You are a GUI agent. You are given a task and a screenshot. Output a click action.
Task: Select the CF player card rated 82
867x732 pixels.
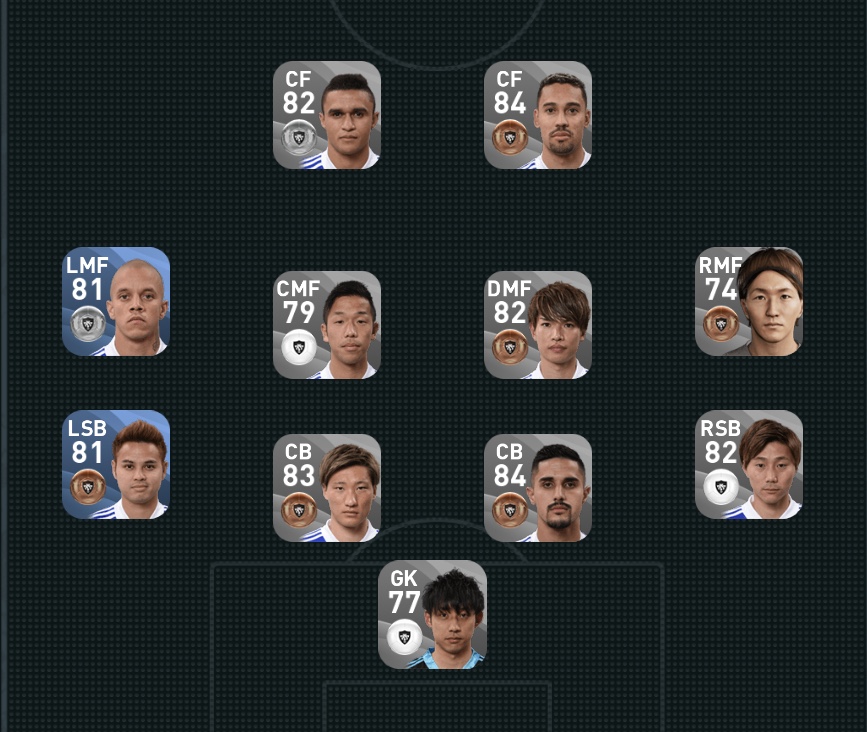327,115
